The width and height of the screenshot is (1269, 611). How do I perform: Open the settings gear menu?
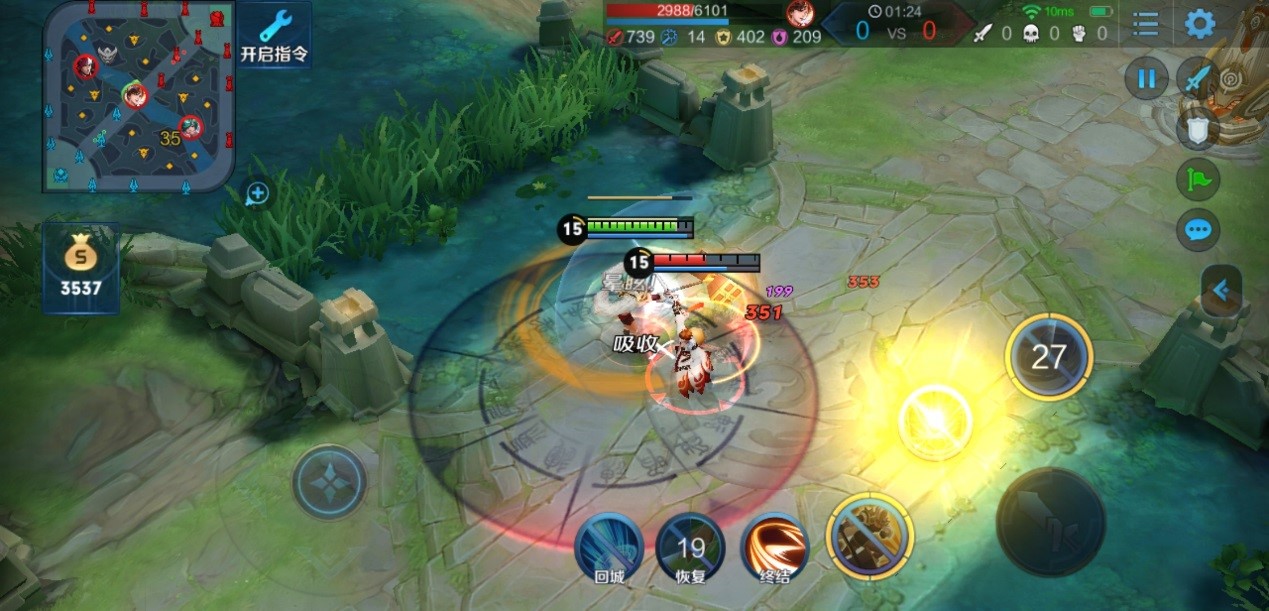(x=1199, y=23)
